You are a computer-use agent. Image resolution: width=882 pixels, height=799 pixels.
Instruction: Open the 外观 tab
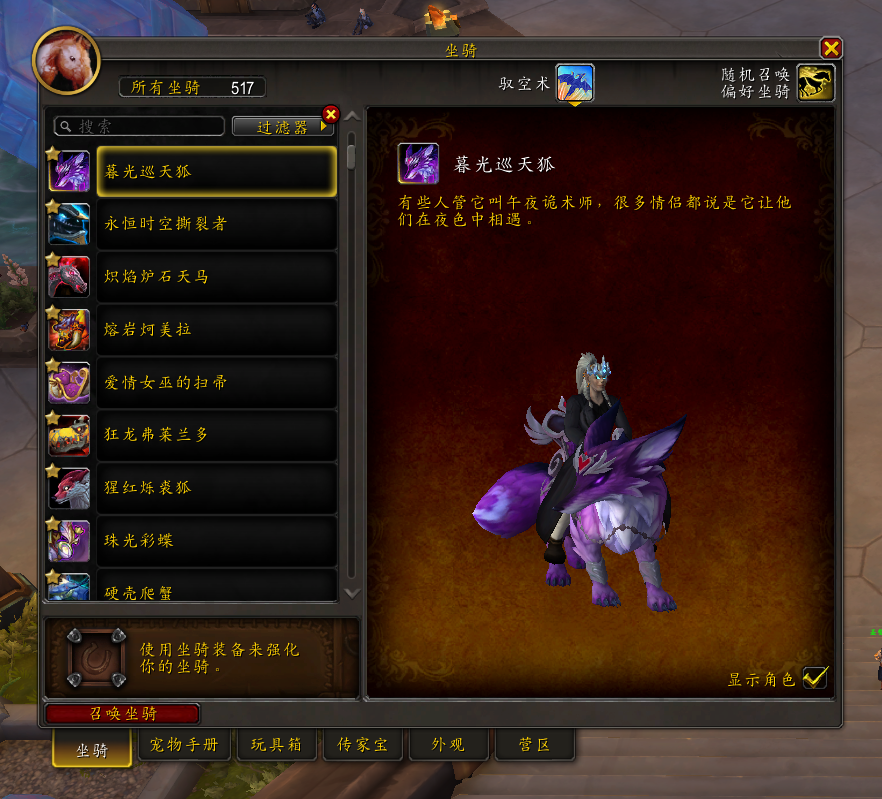[x=450, y=745]
